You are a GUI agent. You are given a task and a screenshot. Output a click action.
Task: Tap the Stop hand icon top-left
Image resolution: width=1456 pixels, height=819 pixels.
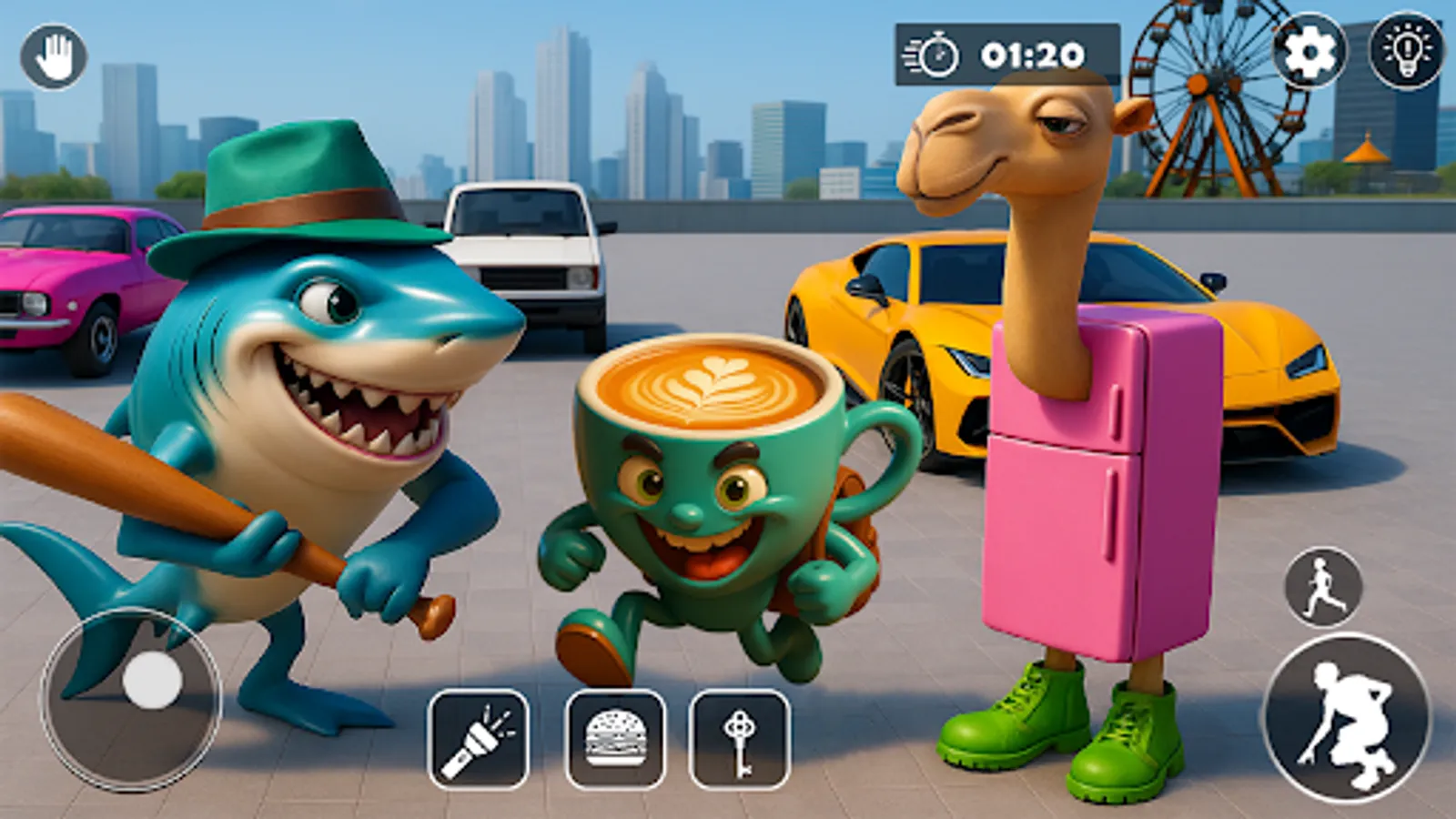(55, 56)
